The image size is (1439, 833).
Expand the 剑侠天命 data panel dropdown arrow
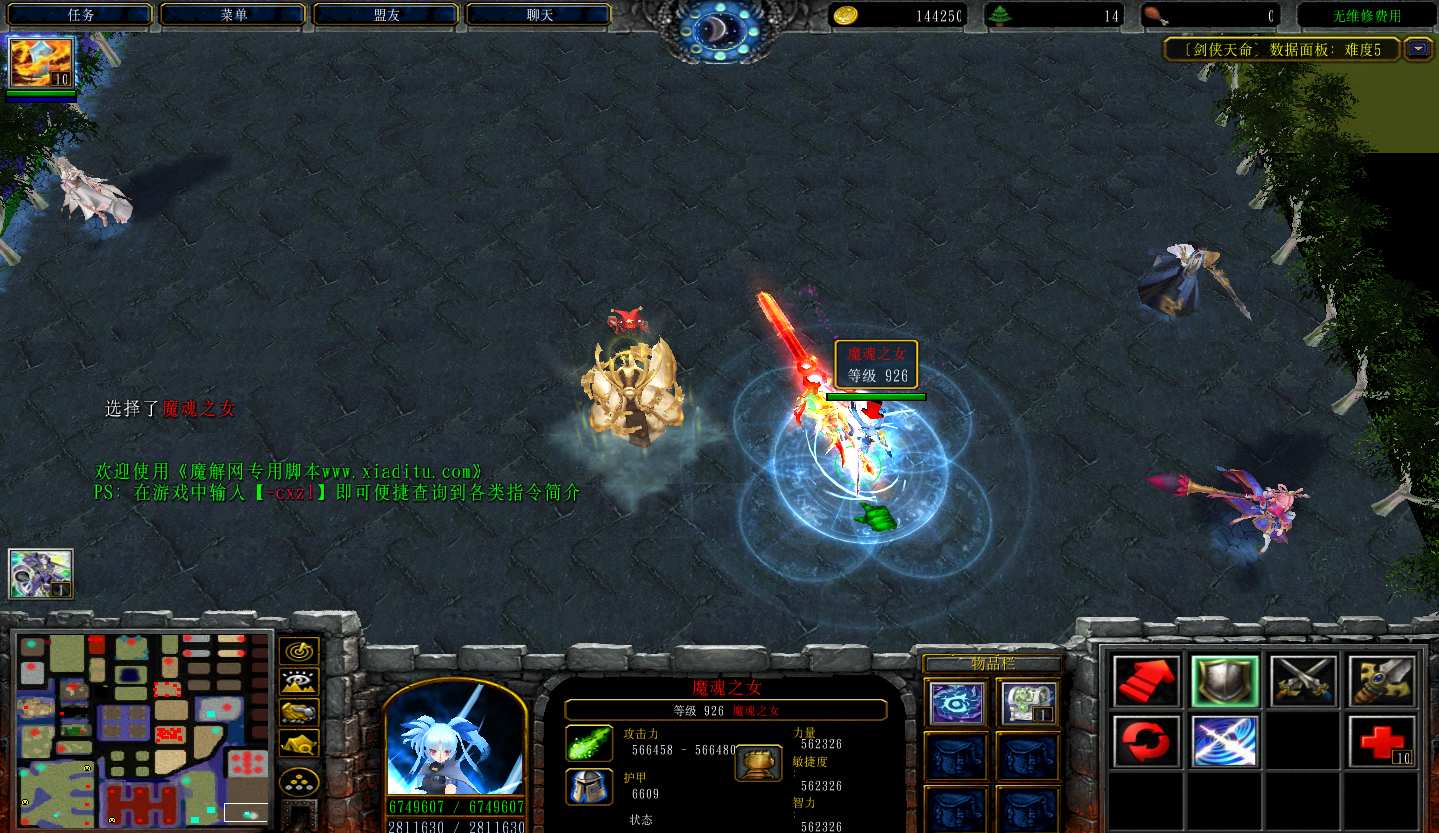click(x=1418, y=48)
